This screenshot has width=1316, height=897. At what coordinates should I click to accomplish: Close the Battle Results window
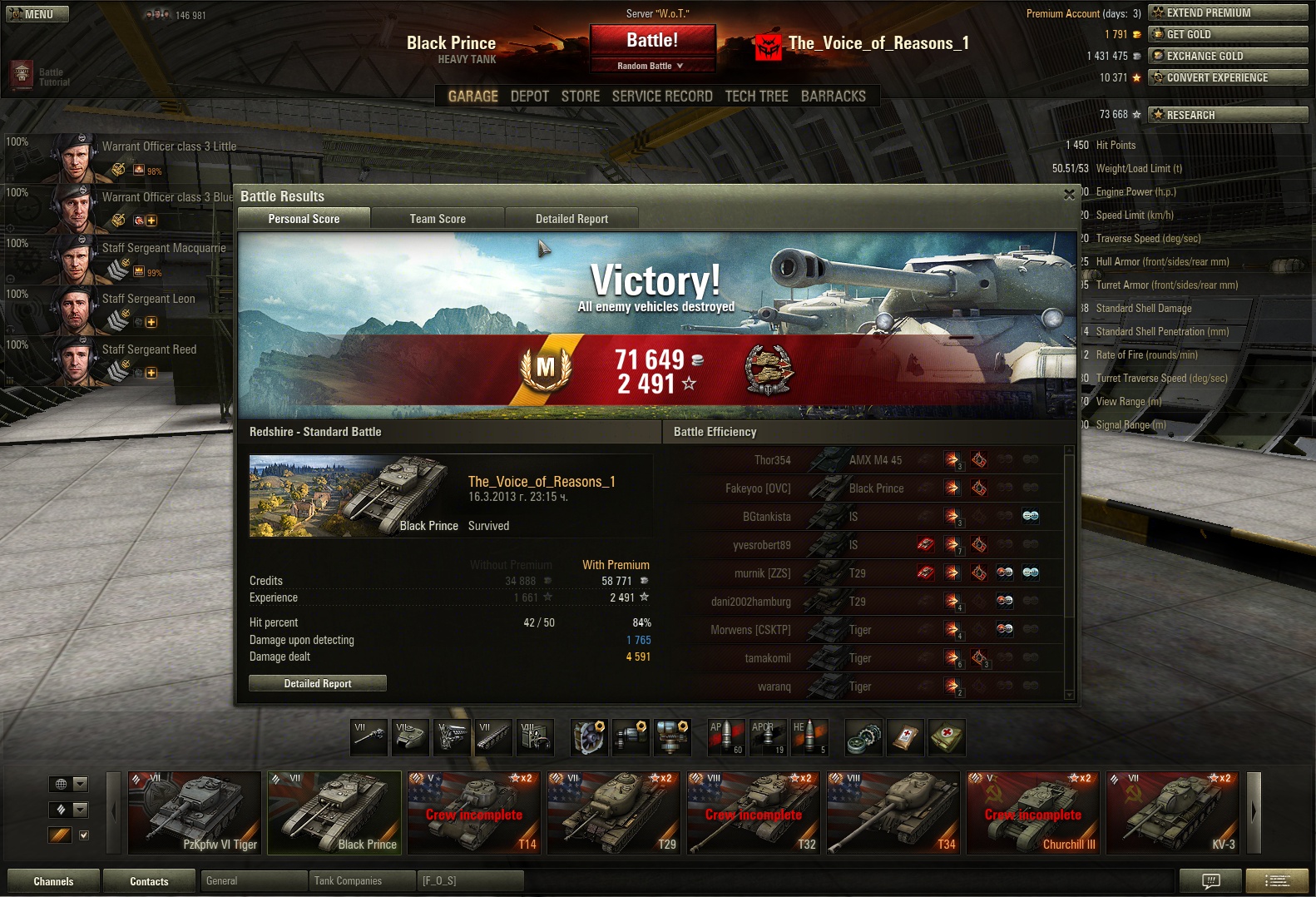coord(1069,195)
